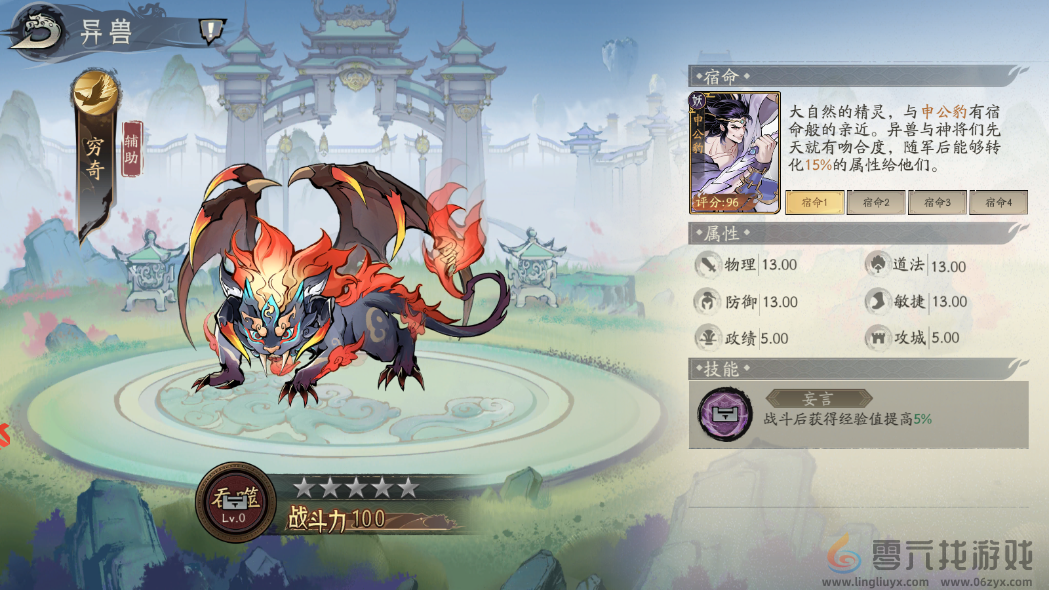
Task: Inspect the 妄言 skill icon
Action: 725,414
